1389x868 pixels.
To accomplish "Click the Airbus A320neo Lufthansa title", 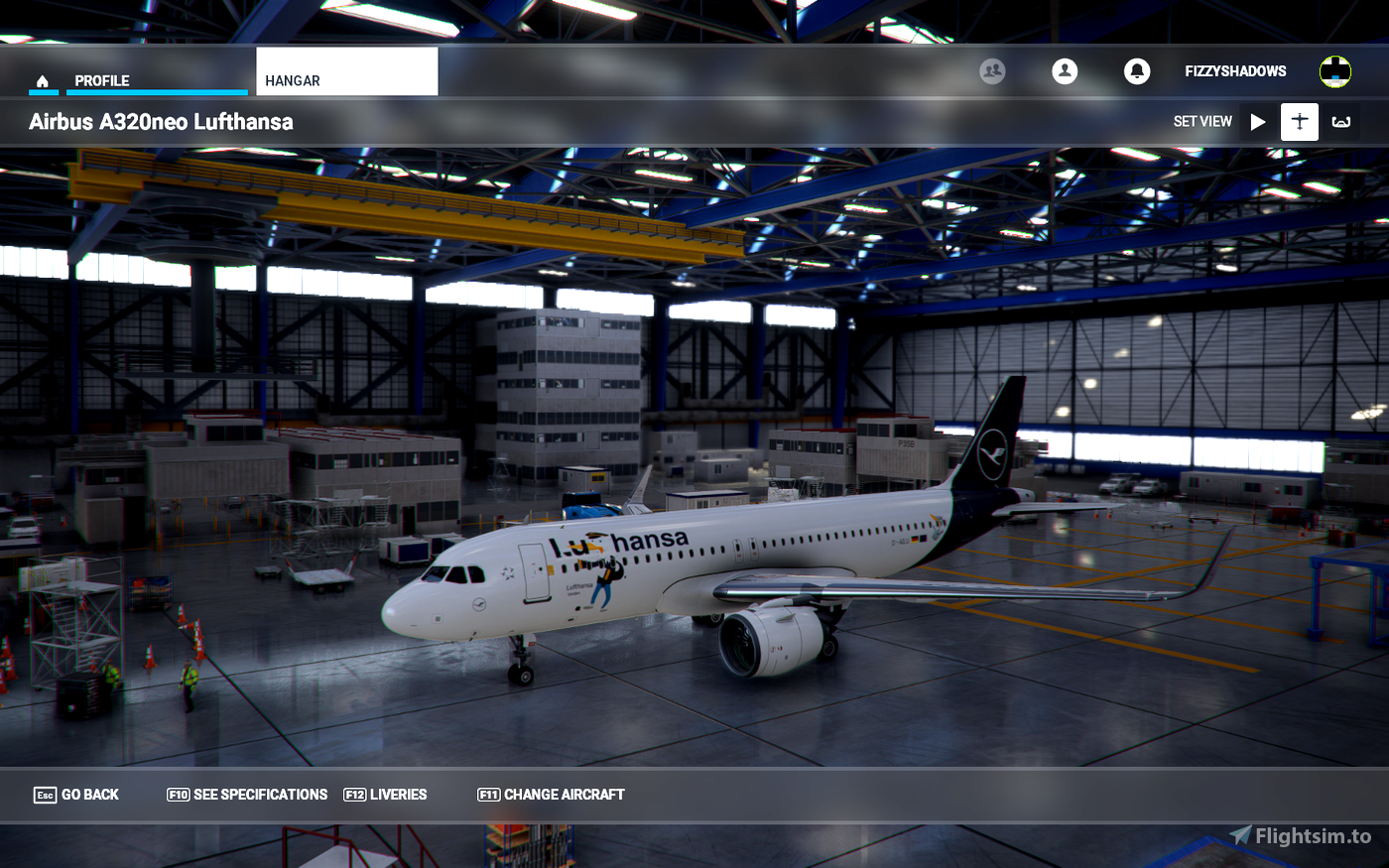I will [x=162, y=122].
